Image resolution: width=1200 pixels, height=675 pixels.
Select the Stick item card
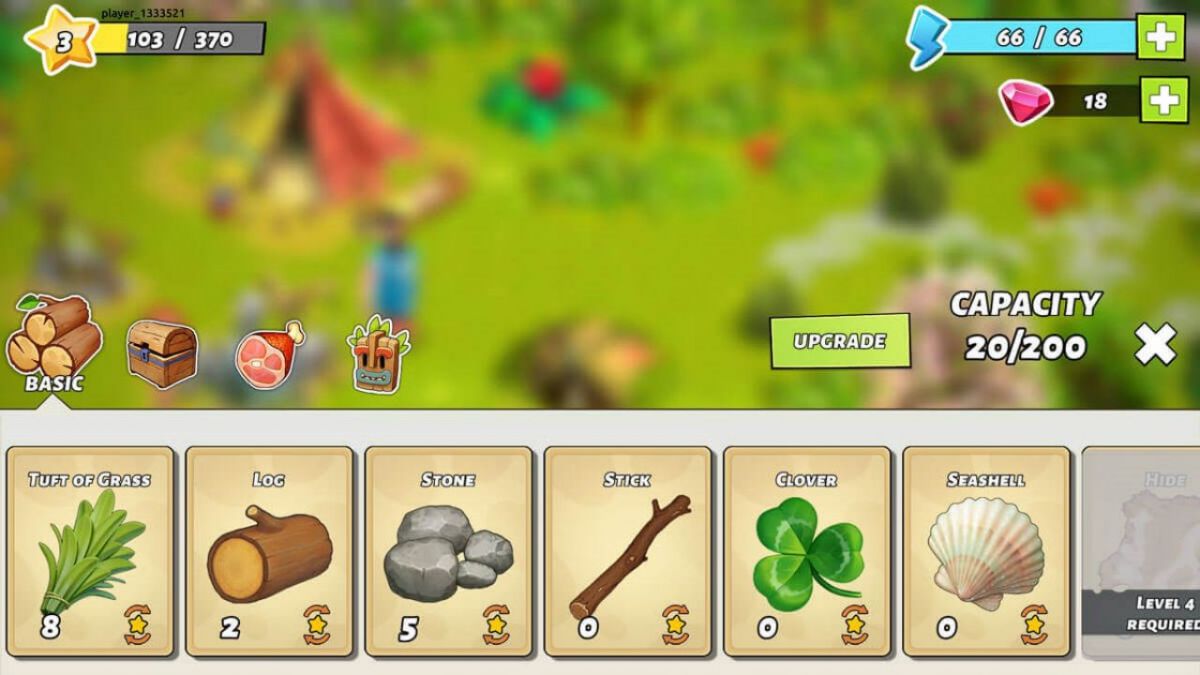(627, 551)
